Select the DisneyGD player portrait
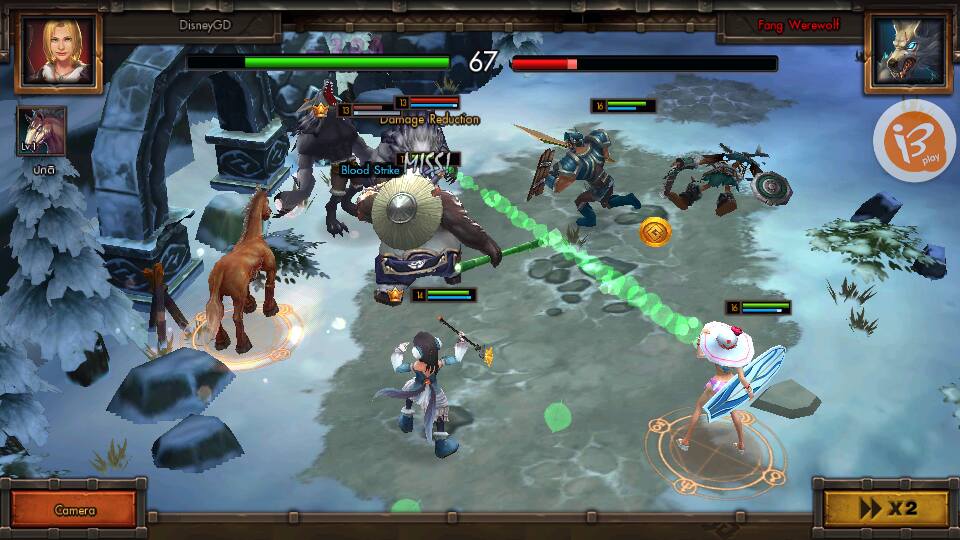The height and width of the screenshot is (540, 960). [58, 52]
